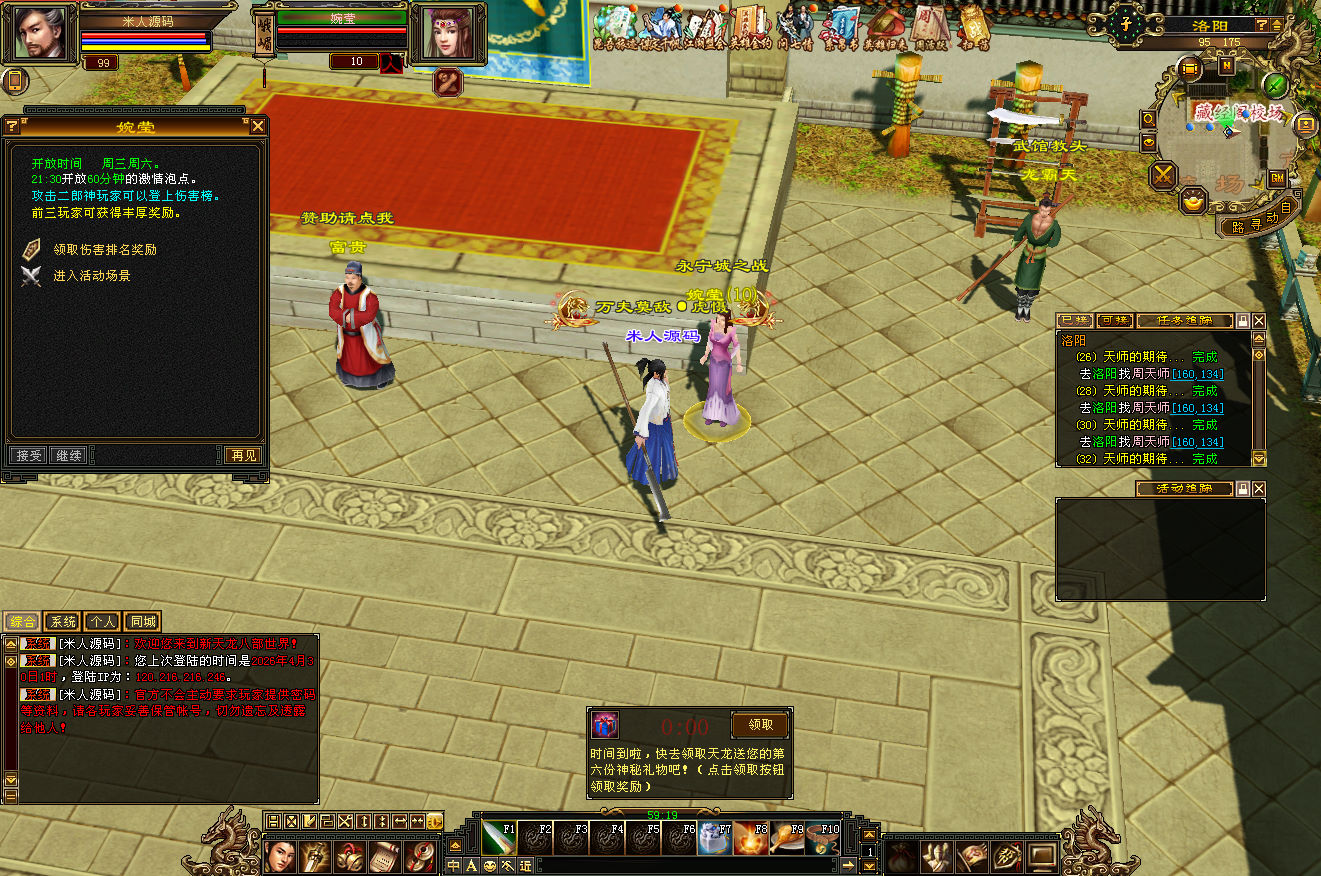Open the 周活跃 weekly activity icon
Image resolution: width=1321 pixels, height=876 pixels.
click(x=929, y=25)
